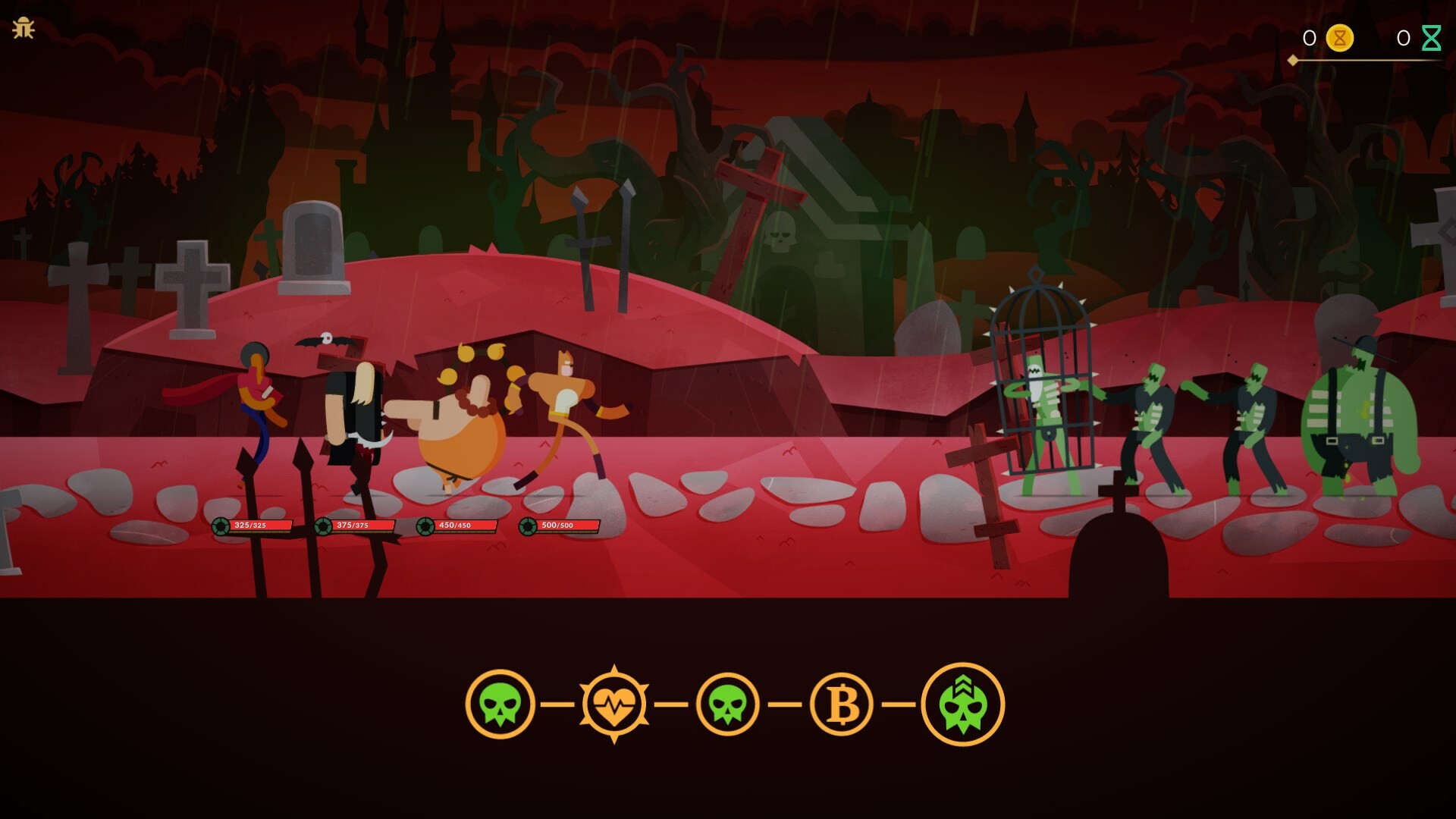Choose the second green skull node

coord(726,704)
